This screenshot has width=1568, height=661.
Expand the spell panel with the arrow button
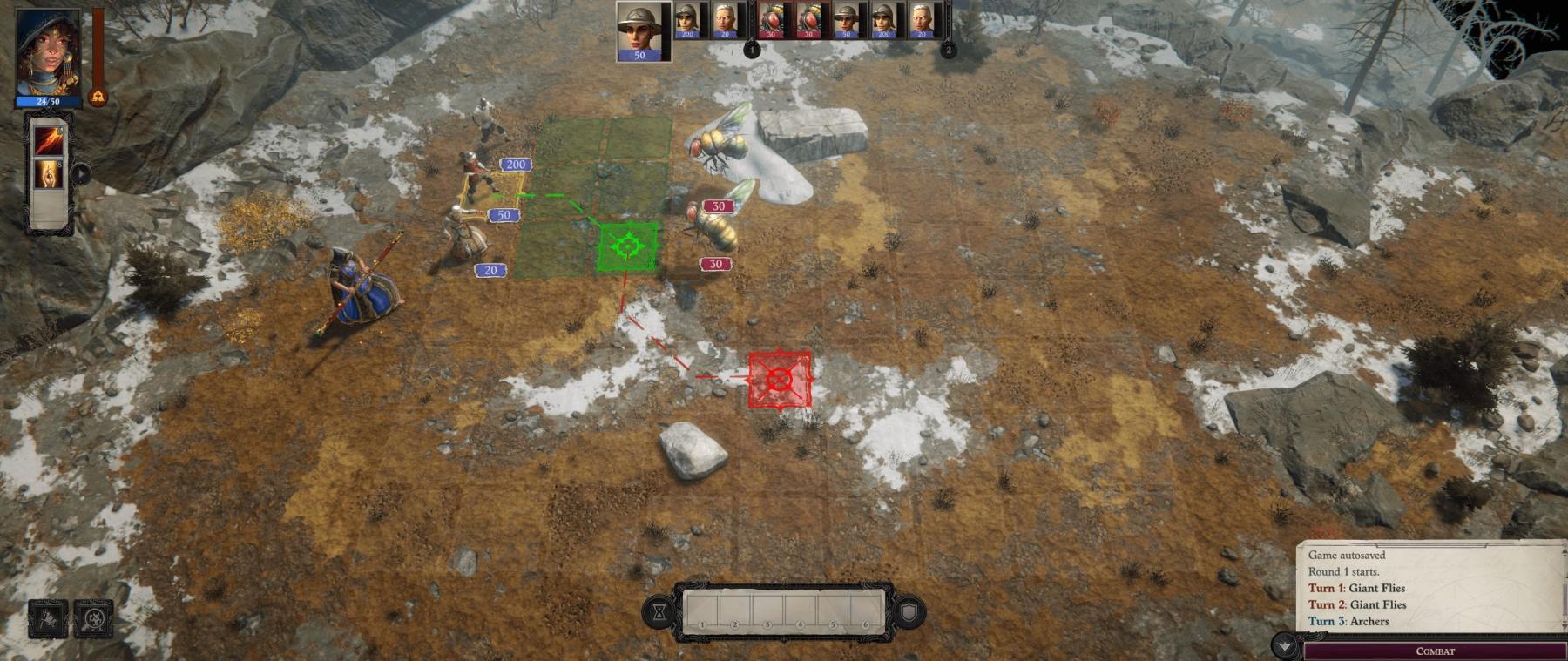click(80, 173)
